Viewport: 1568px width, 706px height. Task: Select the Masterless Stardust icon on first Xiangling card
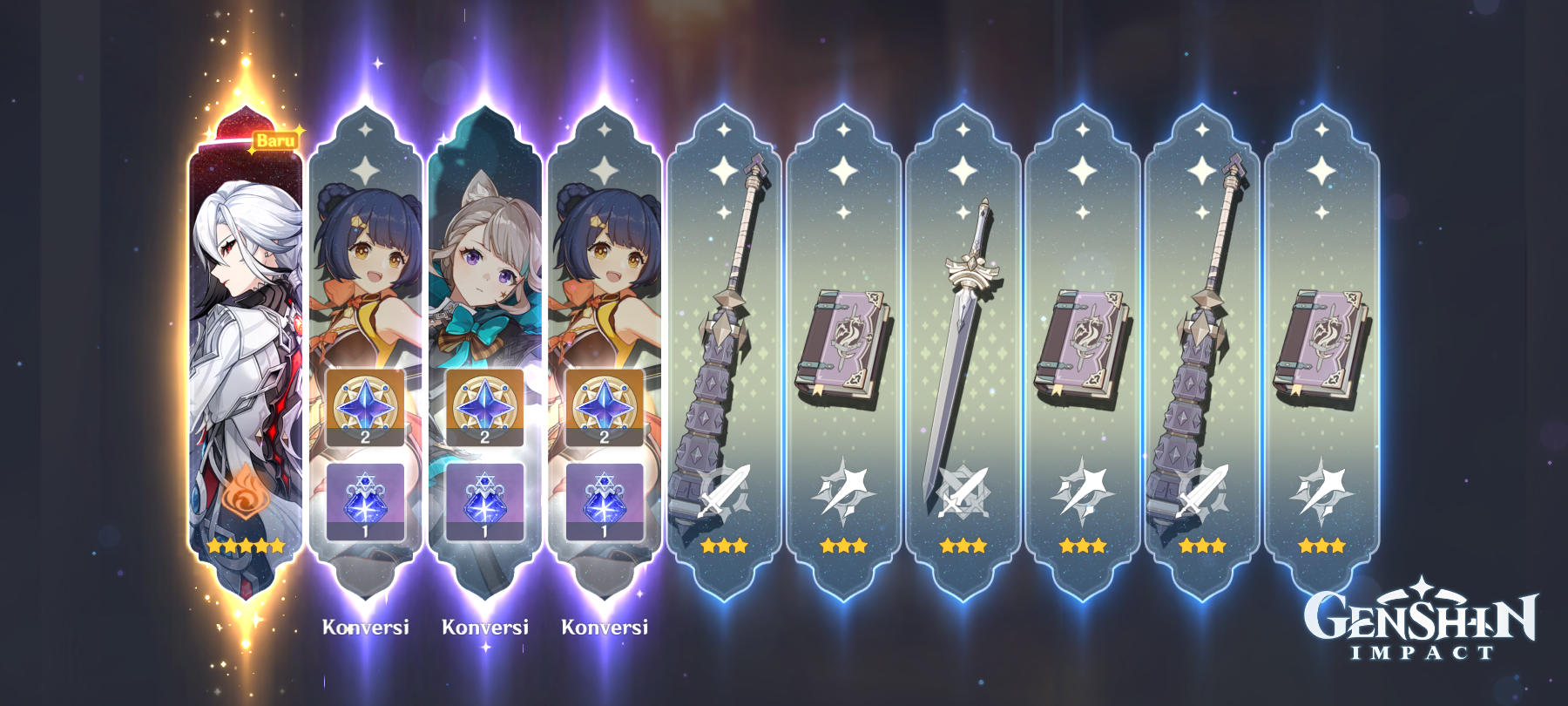click(x=365, y=499)
